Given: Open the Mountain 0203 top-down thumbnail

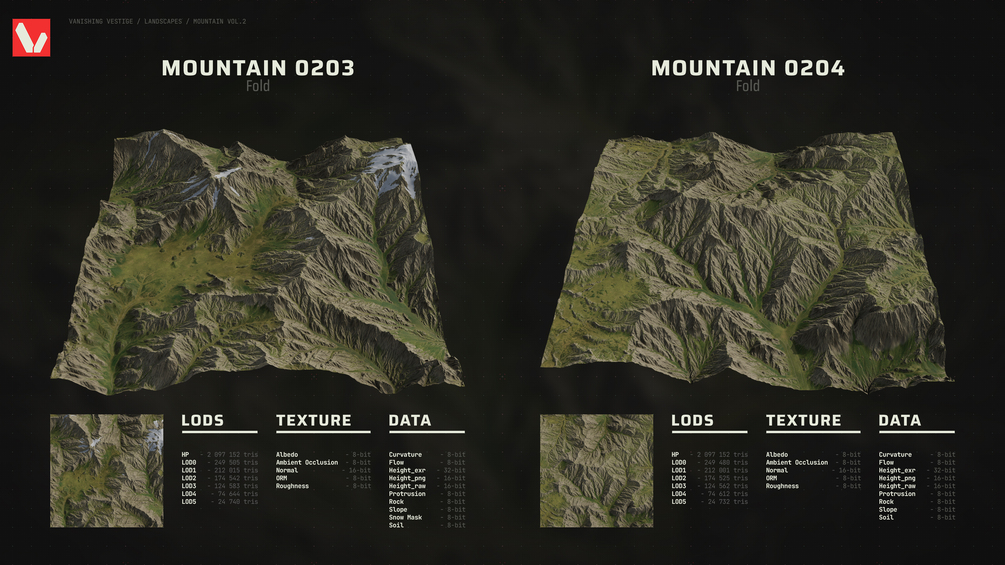Looking at the screenshot, I should (x=107, y=470).
